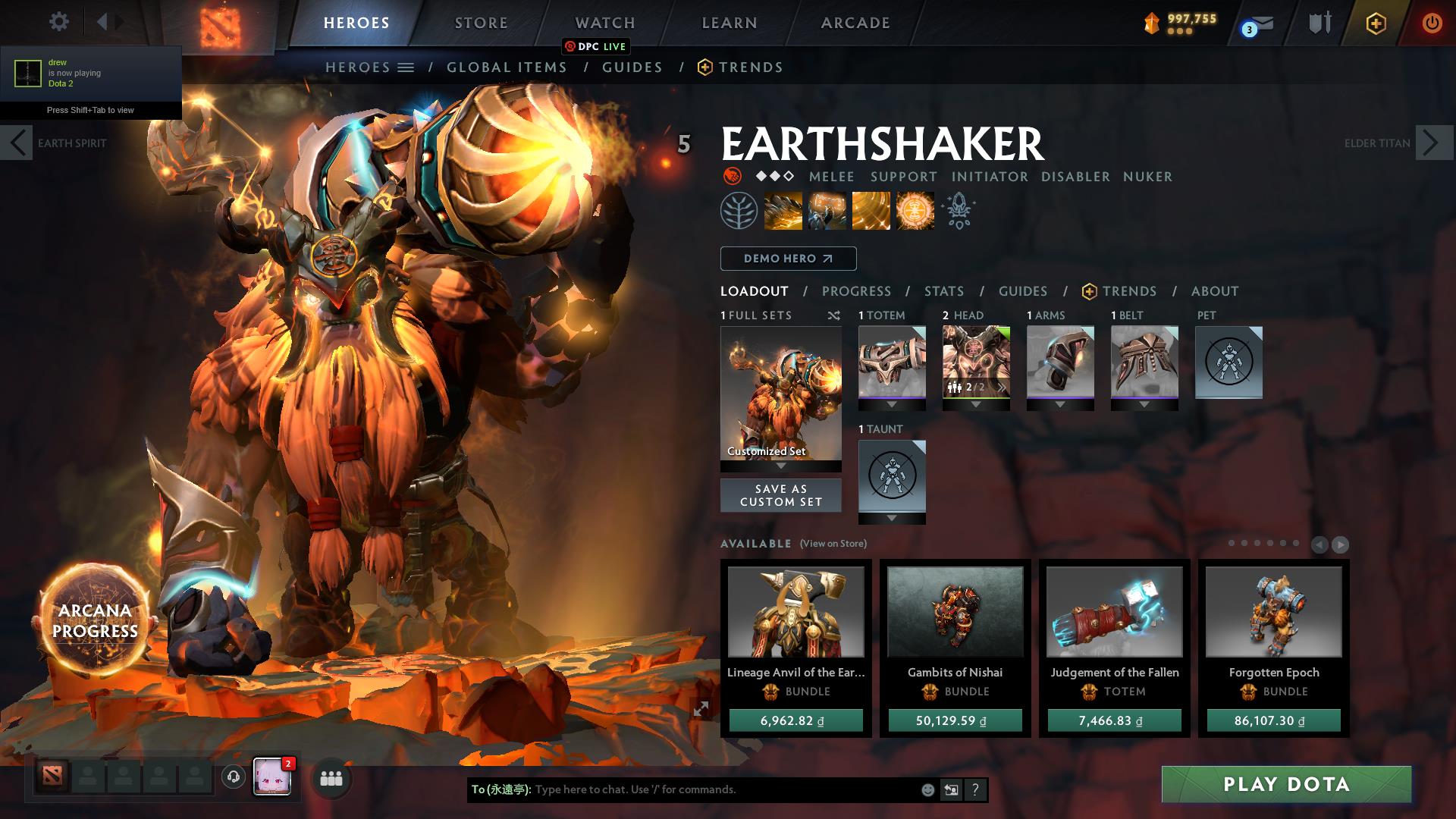Select Earthshaker's first ability icon
The image size is (1456, 819).
(783, 210)
